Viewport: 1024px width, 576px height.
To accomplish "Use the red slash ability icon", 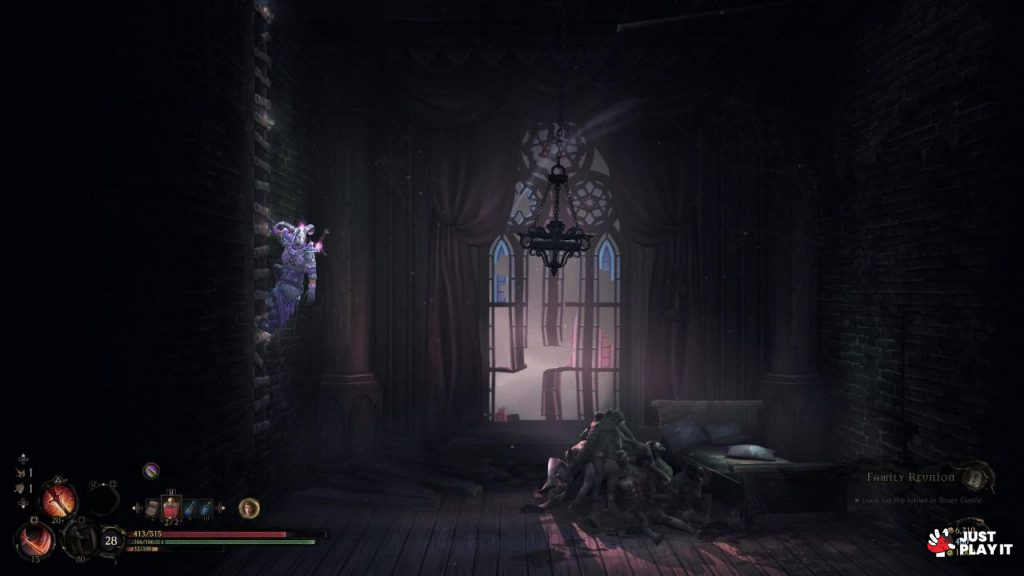I will point(34,541).
